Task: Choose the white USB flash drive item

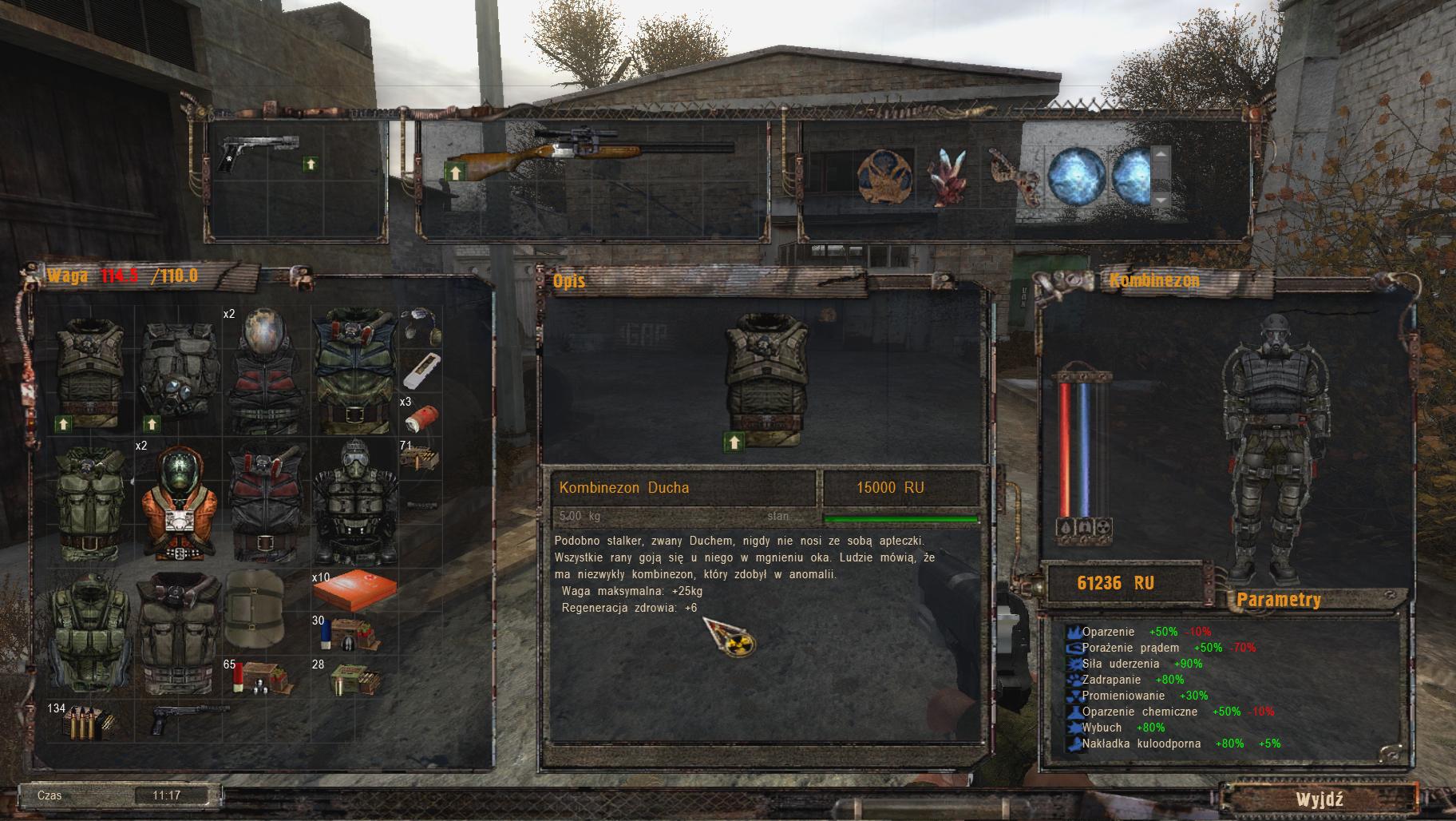Action: pos(420,370)
